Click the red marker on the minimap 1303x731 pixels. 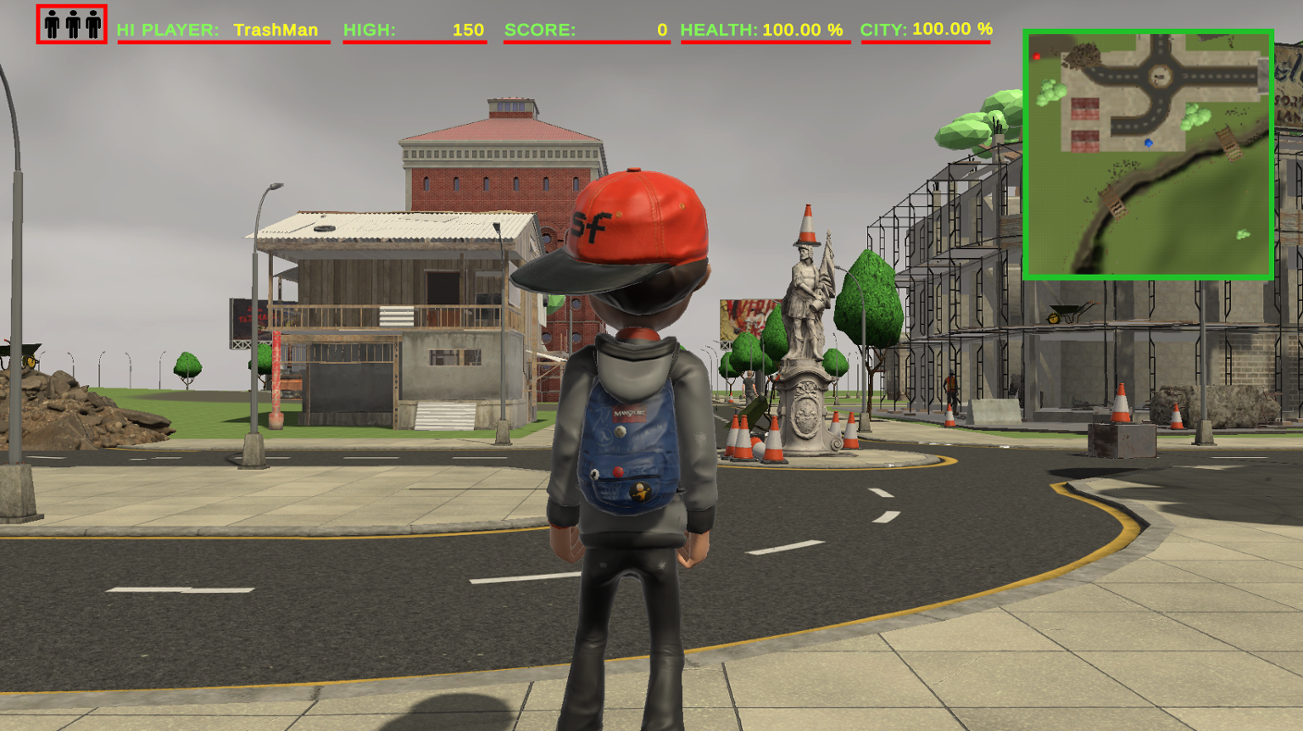1036,56
